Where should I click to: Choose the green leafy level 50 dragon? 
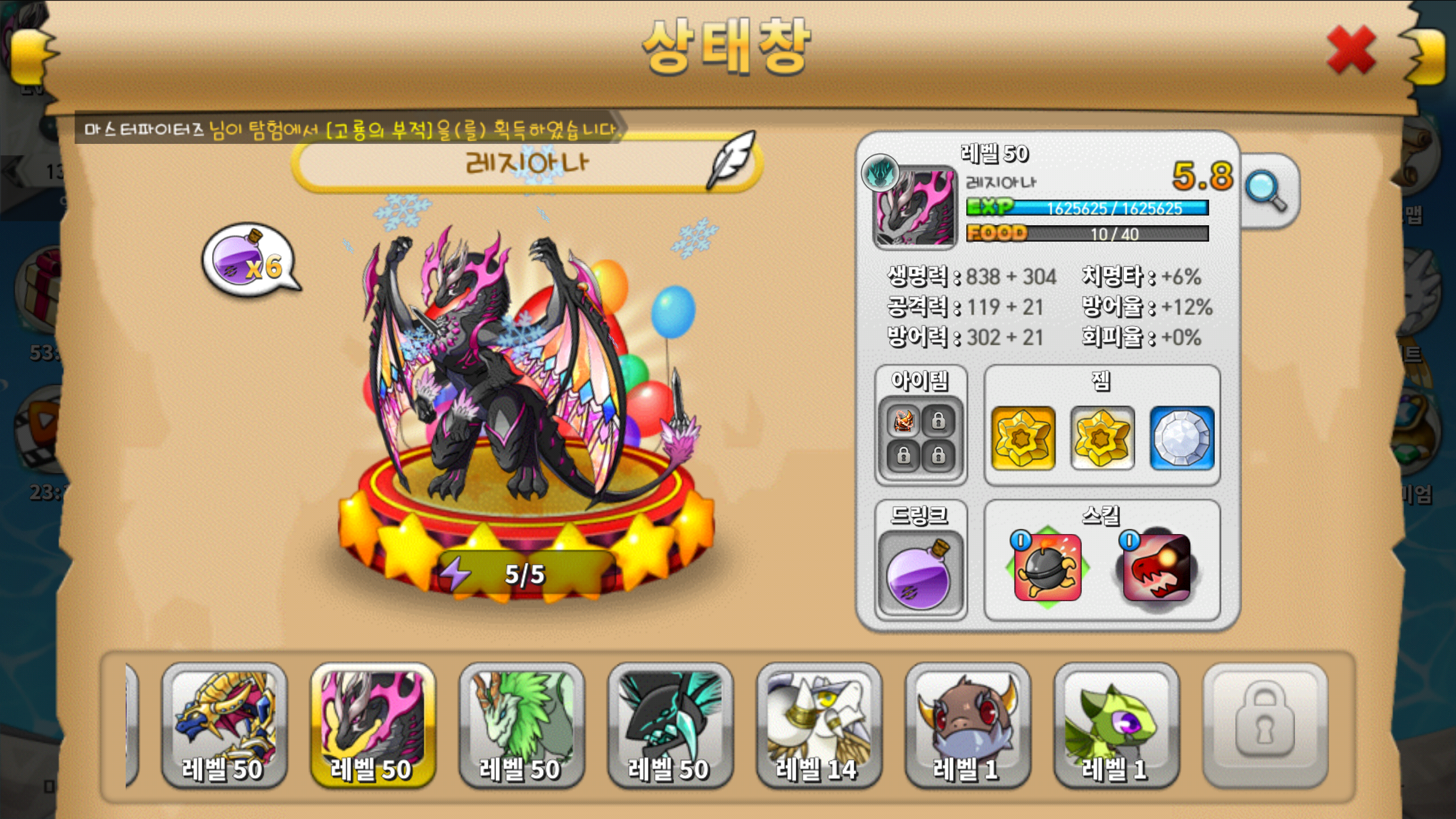[x=521, y=725]
